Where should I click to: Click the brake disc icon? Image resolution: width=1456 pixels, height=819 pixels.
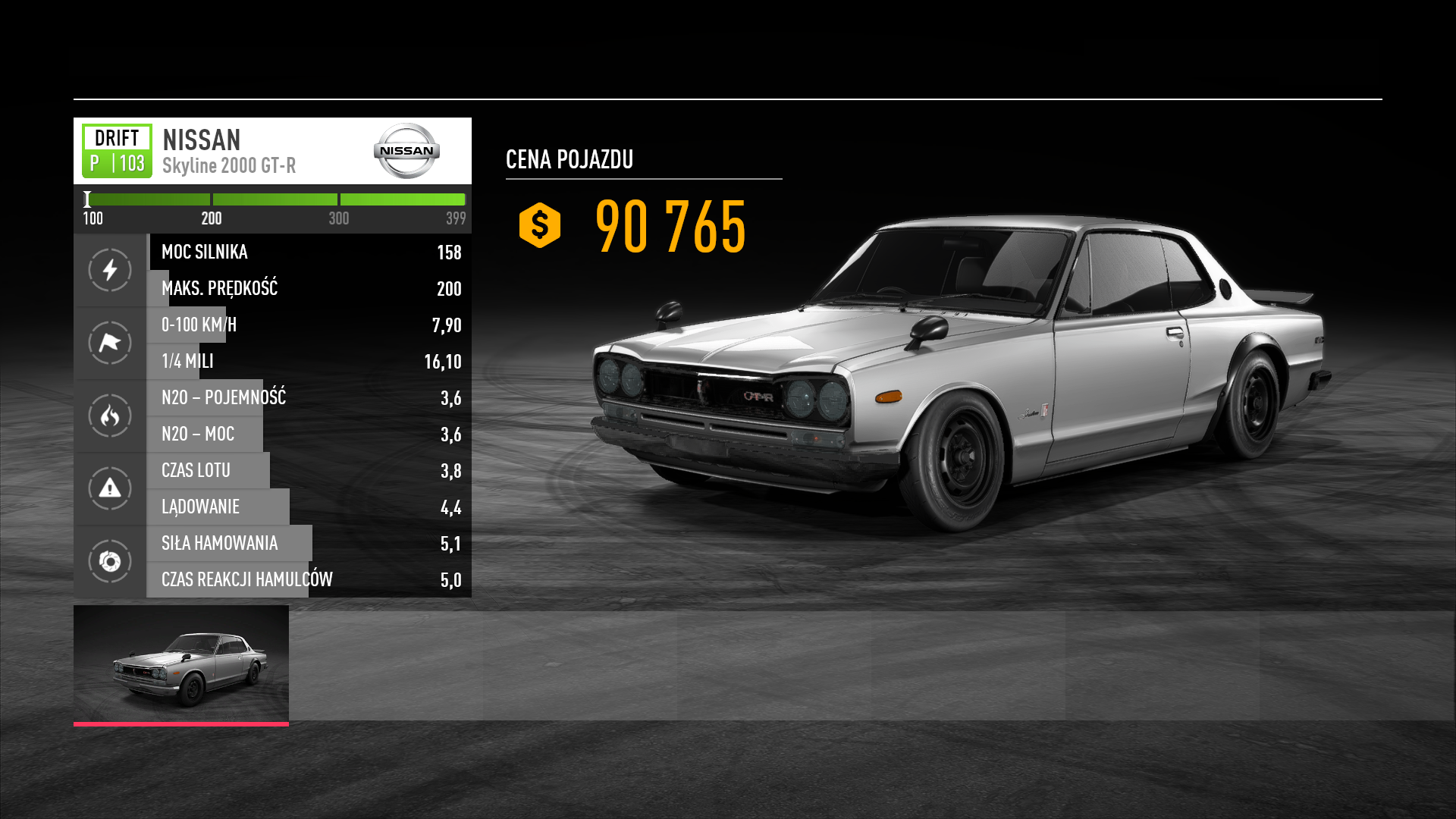click(x=110, y=561)
